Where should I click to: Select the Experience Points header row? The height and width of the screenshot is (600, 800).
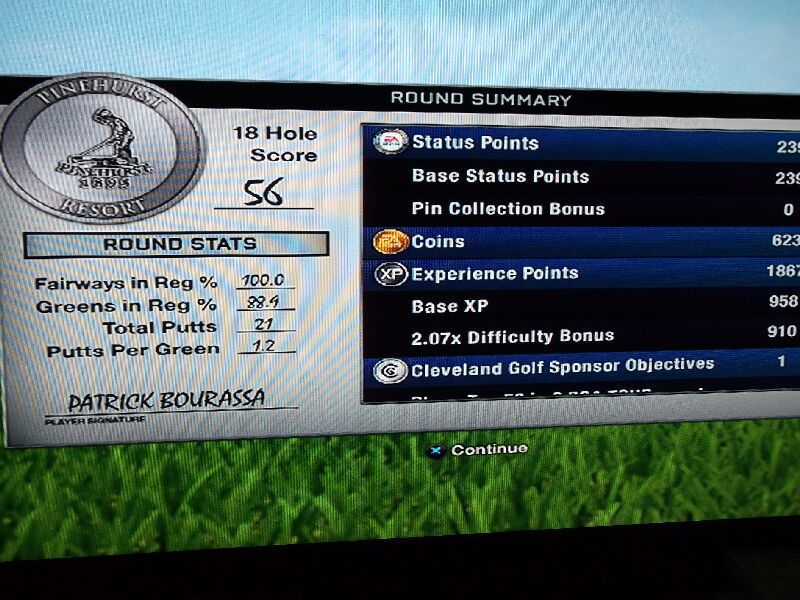pyautogui.click(x=580, y=273)
